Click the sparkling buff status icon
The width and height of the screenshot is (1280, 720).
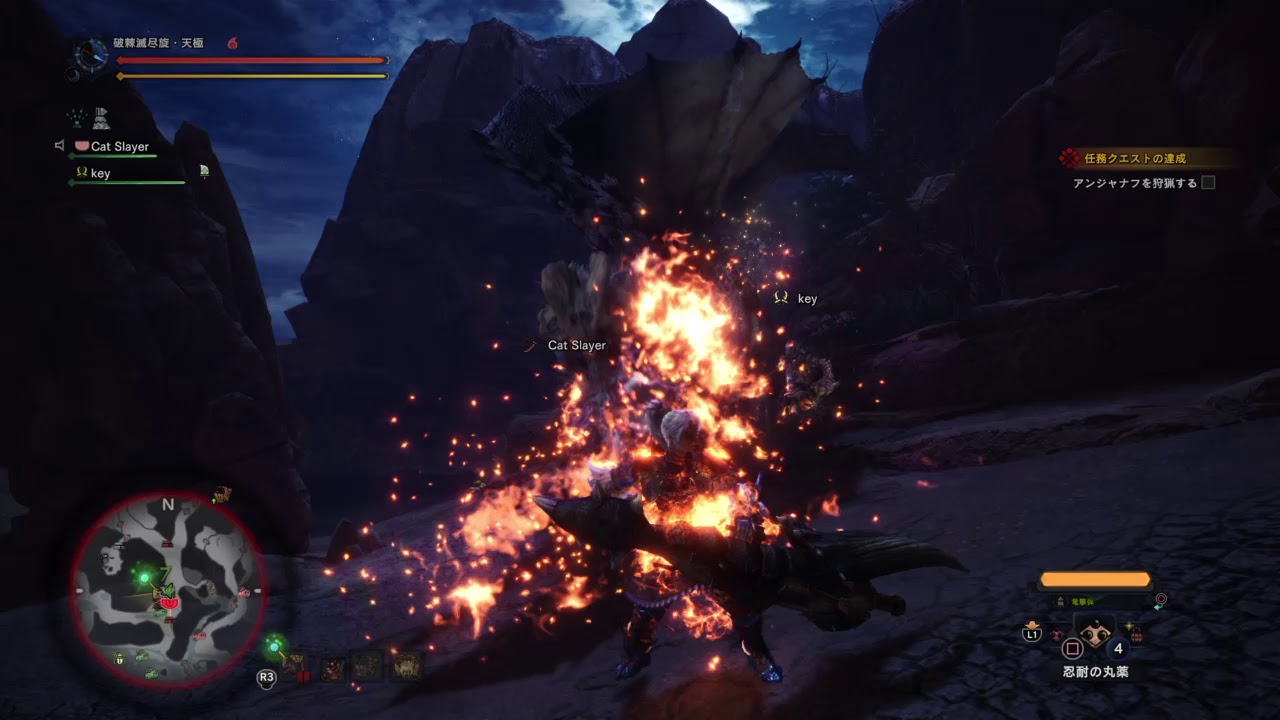(76, 118)
